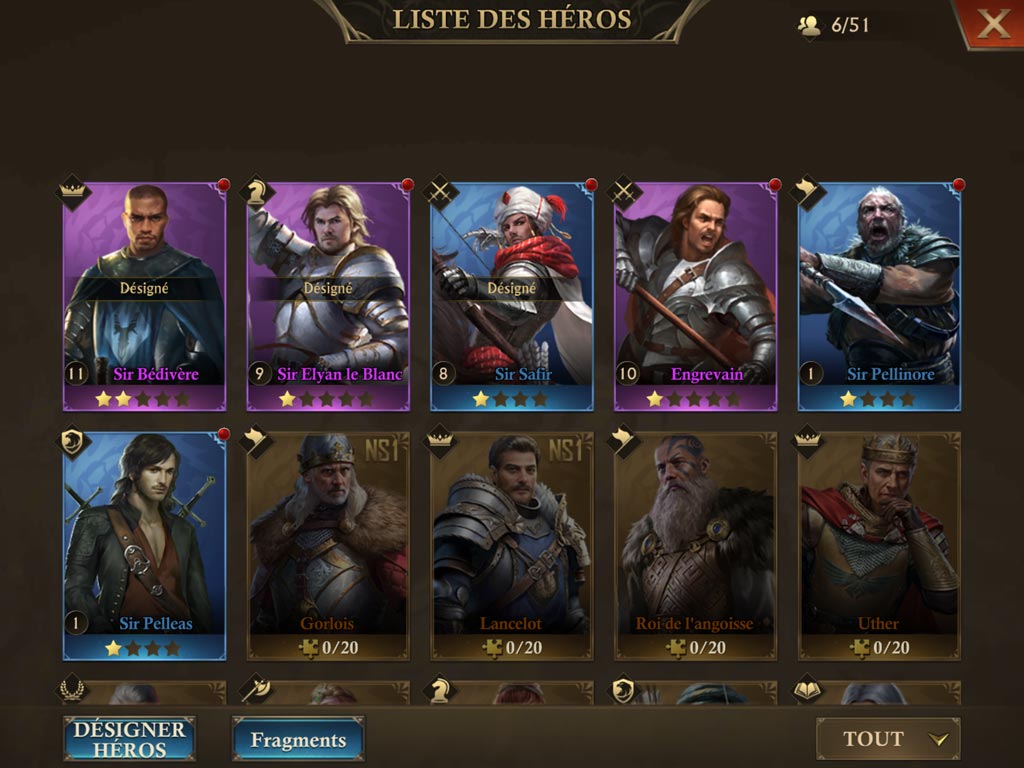Select the Sir Bédivère hero card
The width and height of the screenshot is (1024, 768).
pos(145,295)
